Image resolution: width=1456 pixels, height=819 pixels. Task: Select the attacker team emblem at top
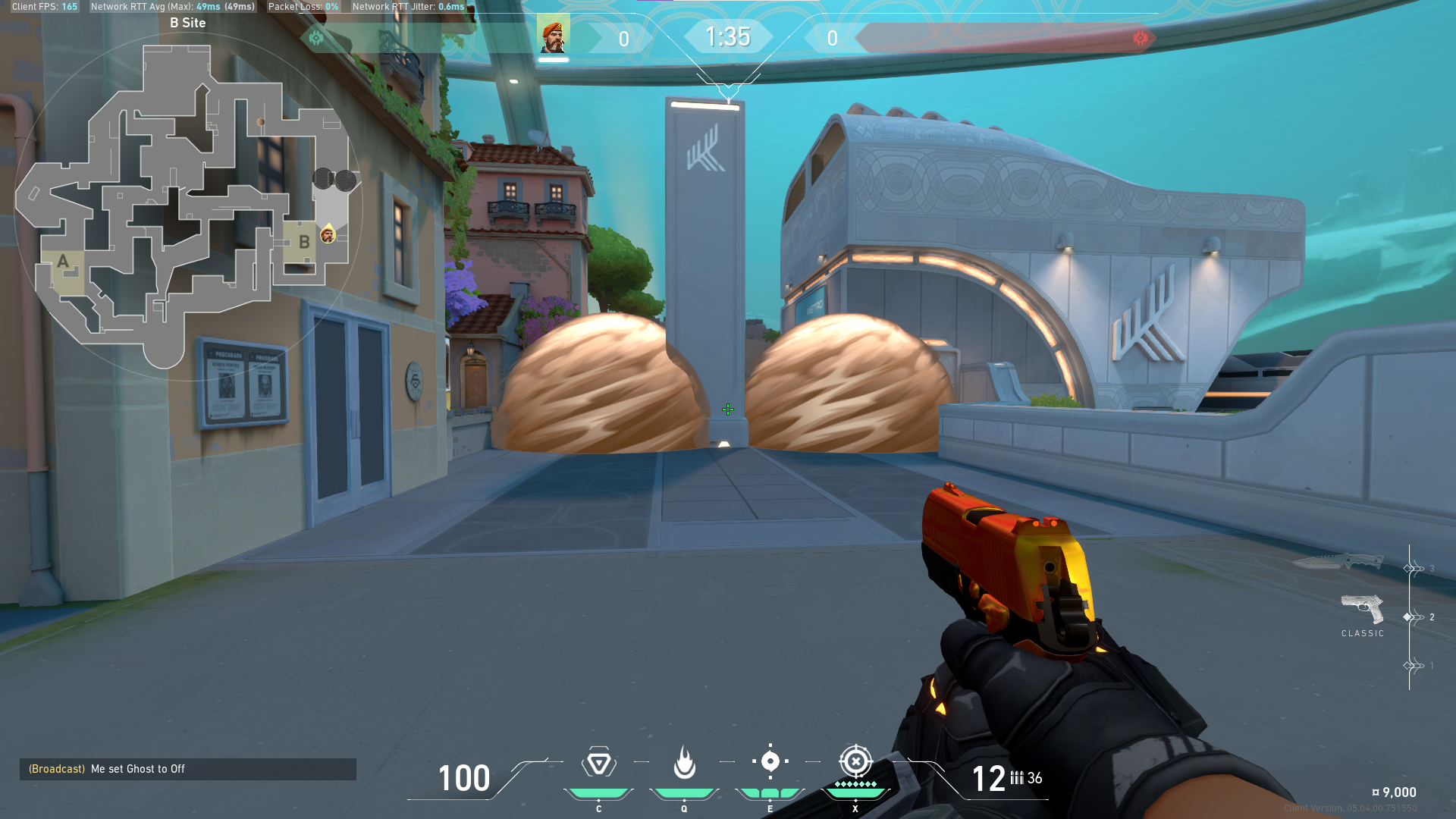tap(316, 38)
